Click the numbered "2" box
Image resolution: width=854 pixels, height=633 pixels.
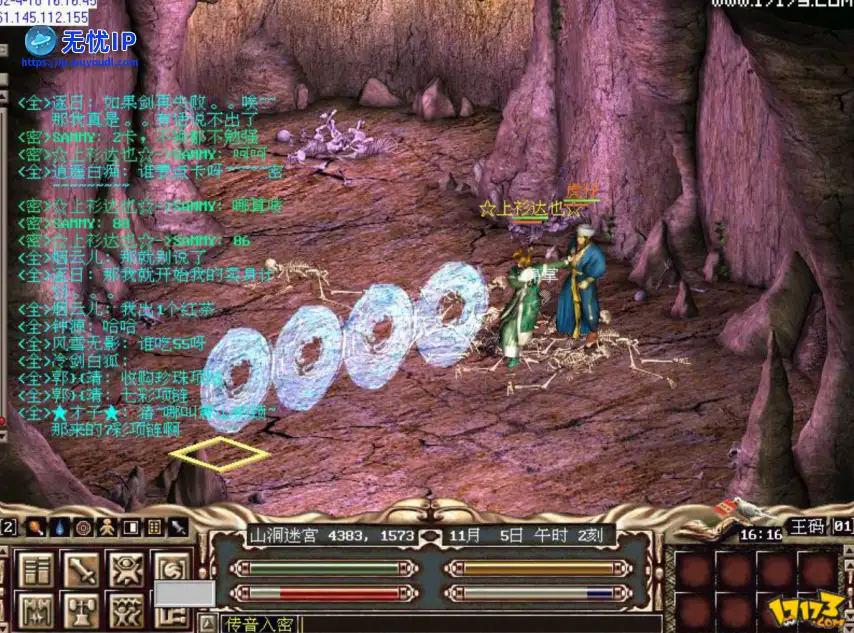coord(8,526)
